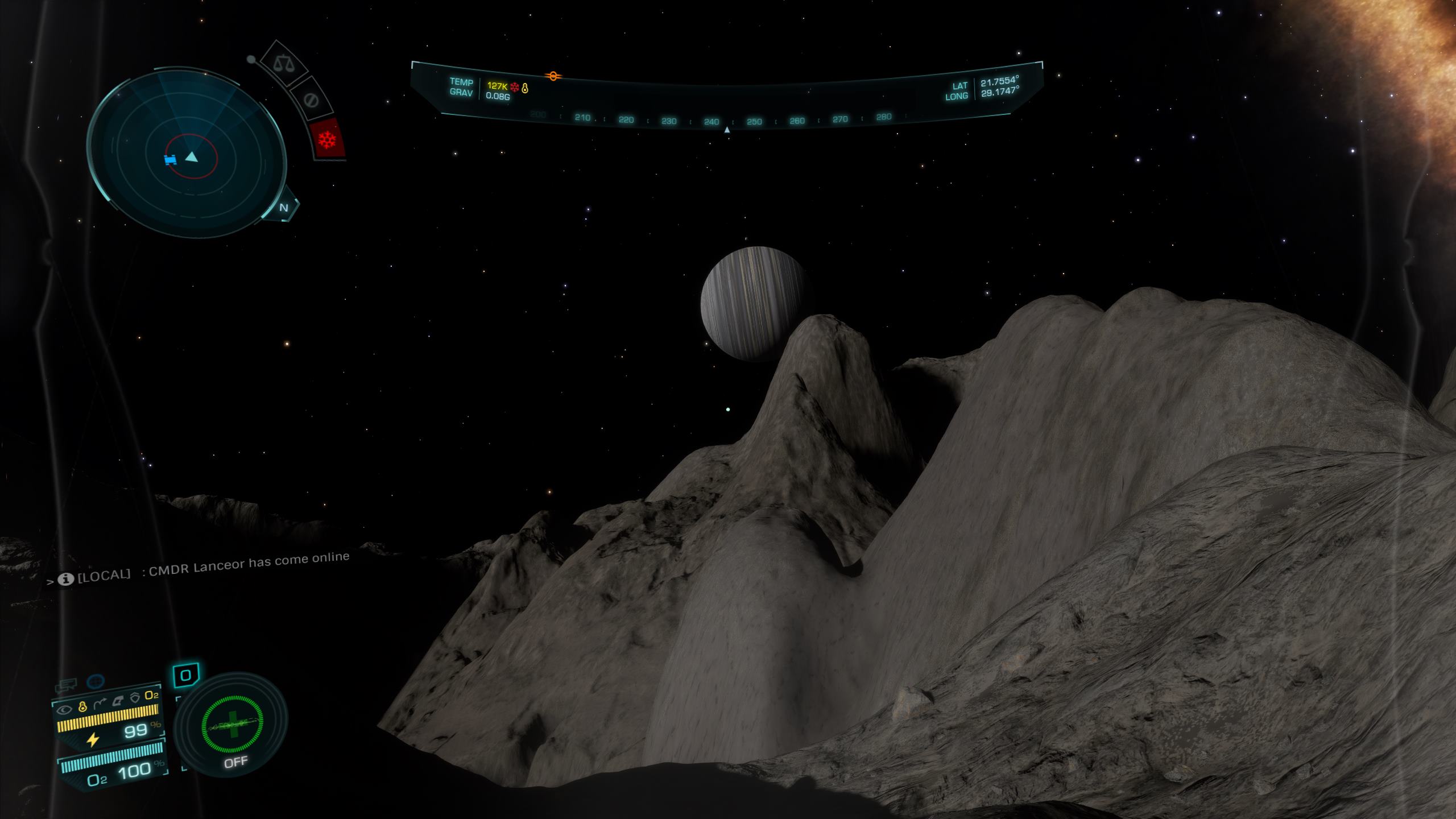Viewport: 1456px width, 819px height.
Task: Click the suit shield icon
Action: tap(135, 698)
